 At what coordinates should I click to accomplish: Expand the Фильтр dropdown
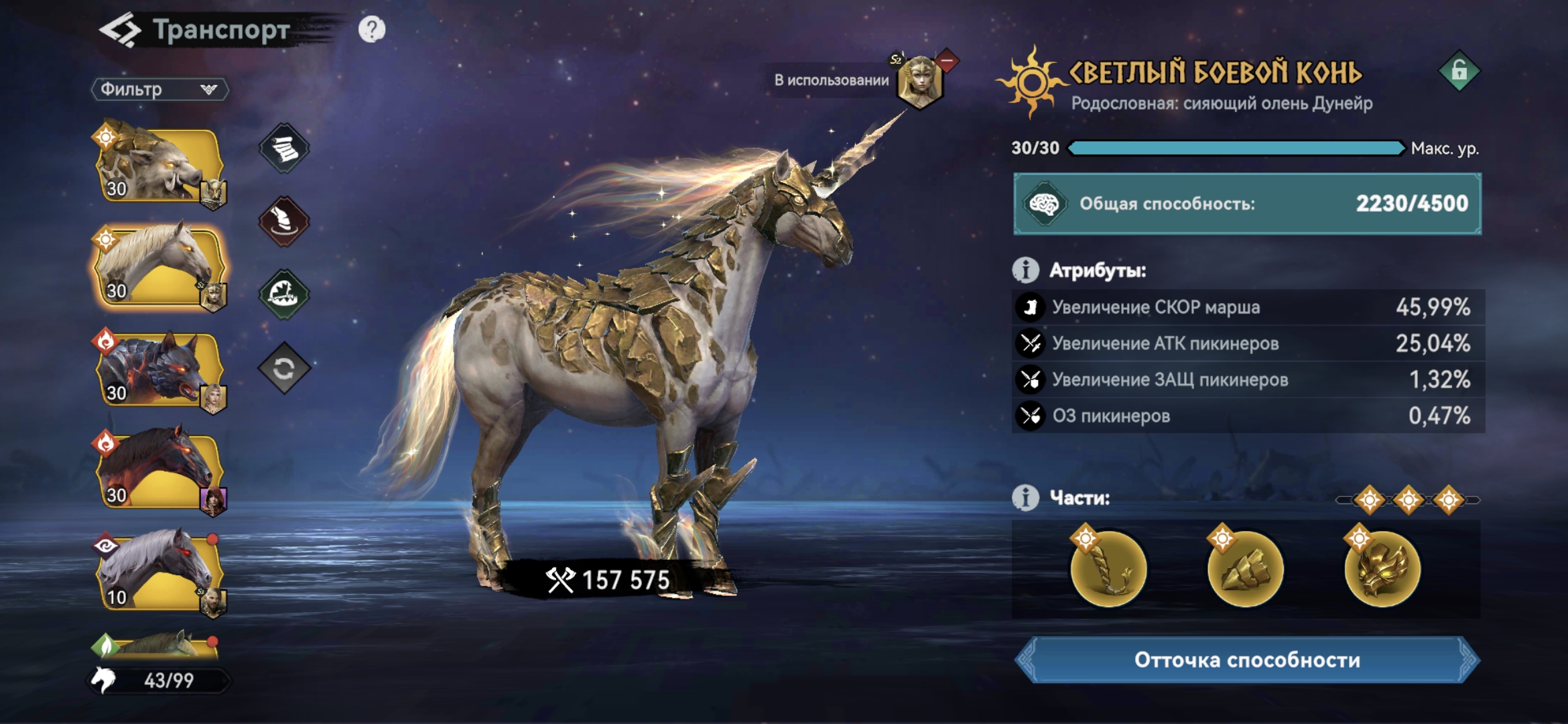159,89
